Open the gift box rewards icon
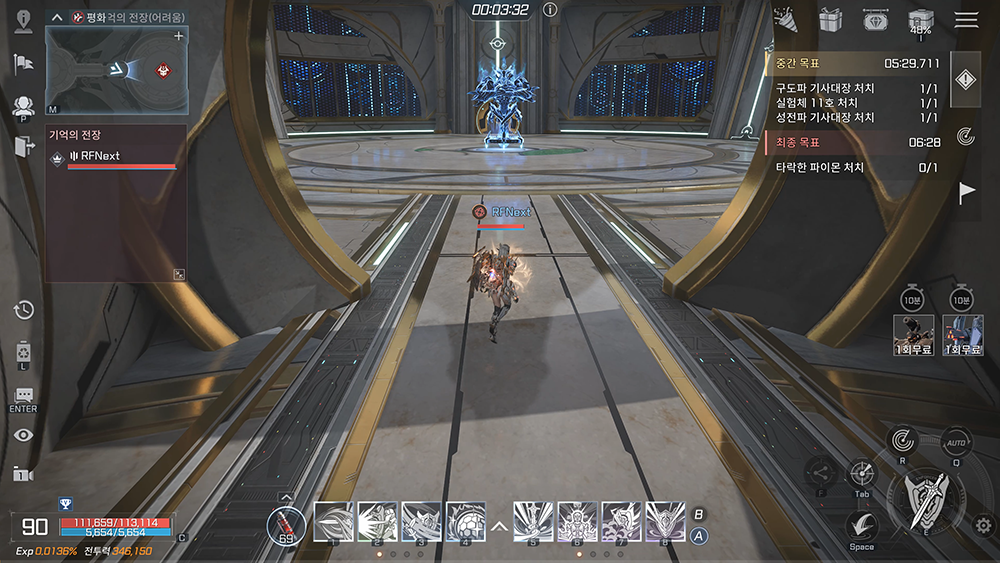1000x563 pixels. tap(830, 19)
